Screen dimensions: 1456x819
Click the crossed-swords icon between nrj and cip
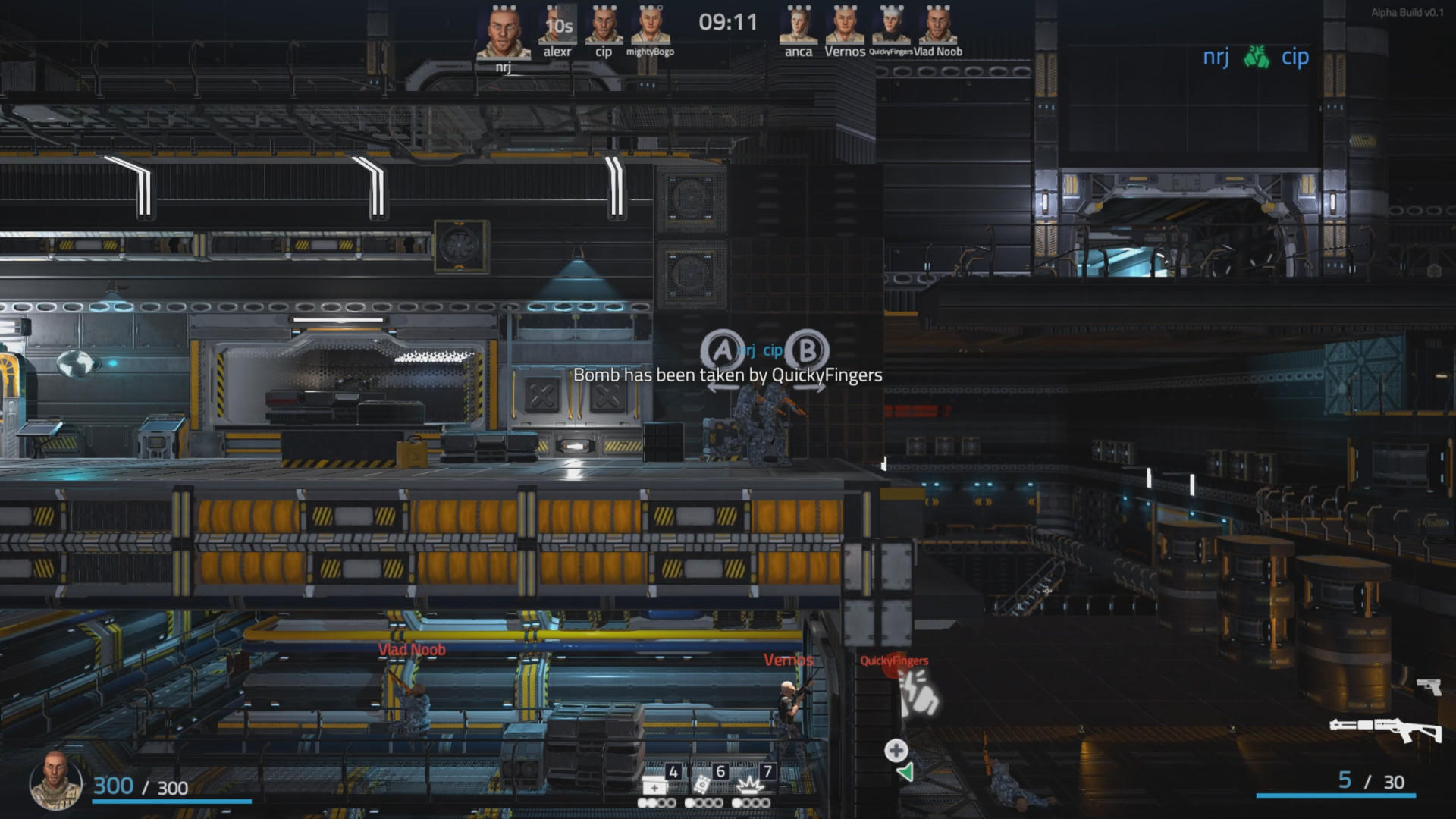pos(1255,56)
